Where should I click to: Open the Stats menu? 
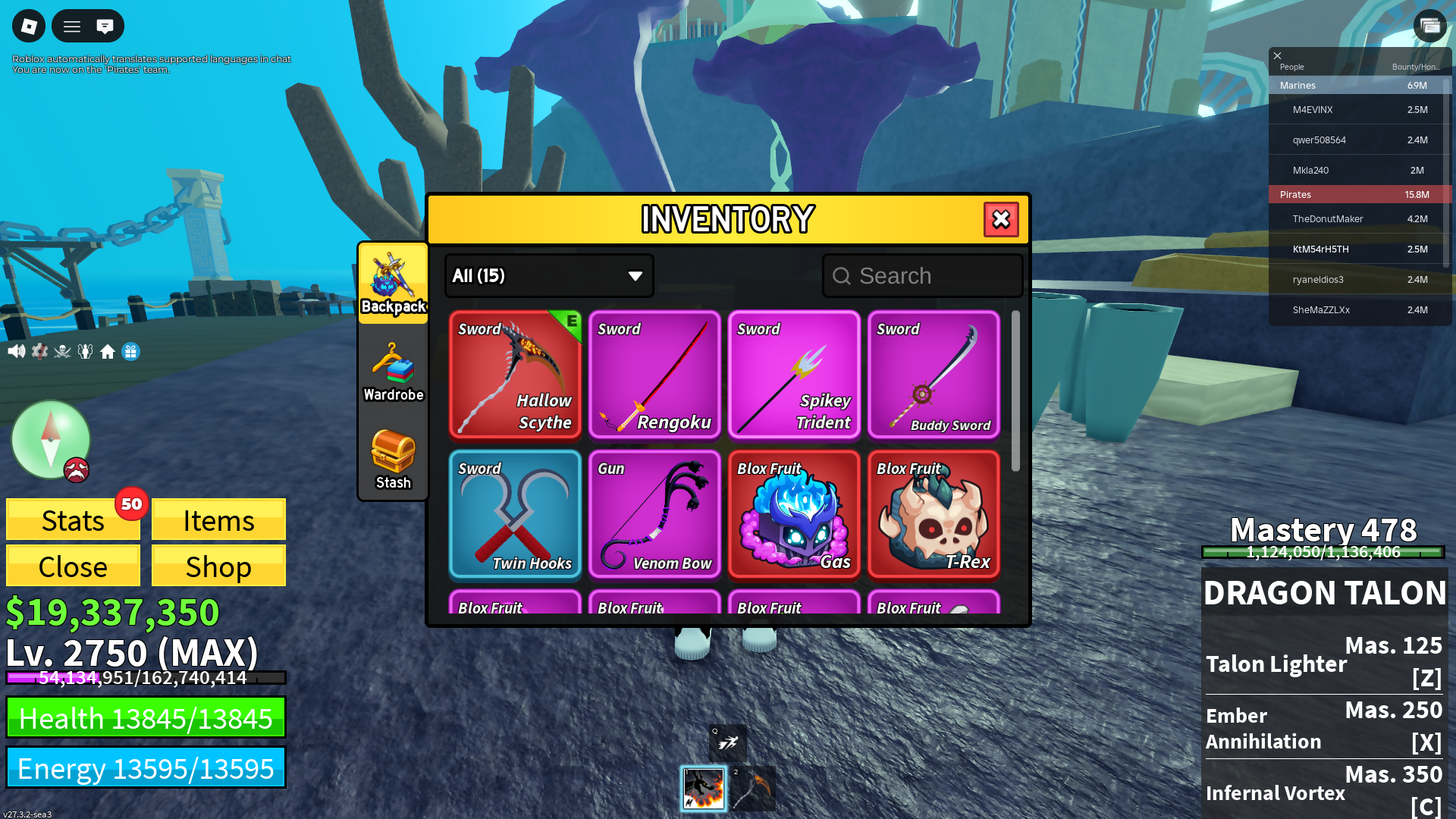[73, 520]
